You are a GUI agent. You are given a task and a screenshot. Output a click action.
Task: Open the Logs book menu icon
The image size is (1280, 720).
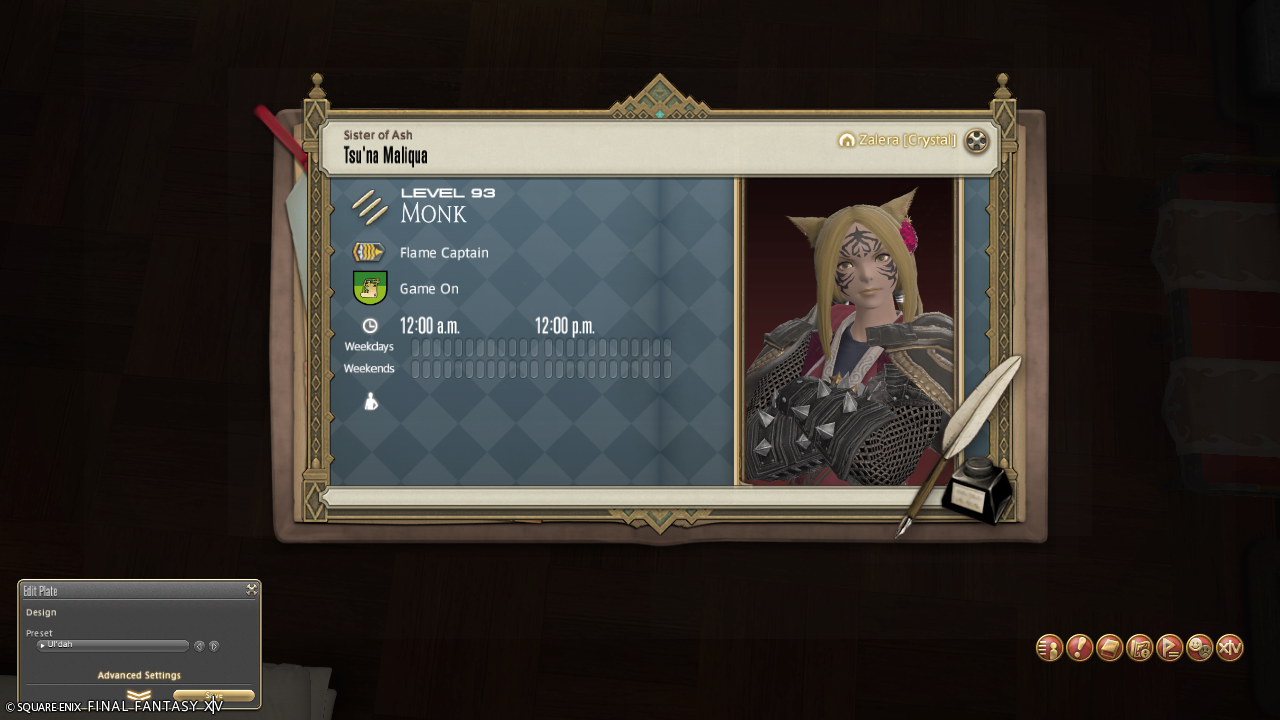coord(1109,648)
